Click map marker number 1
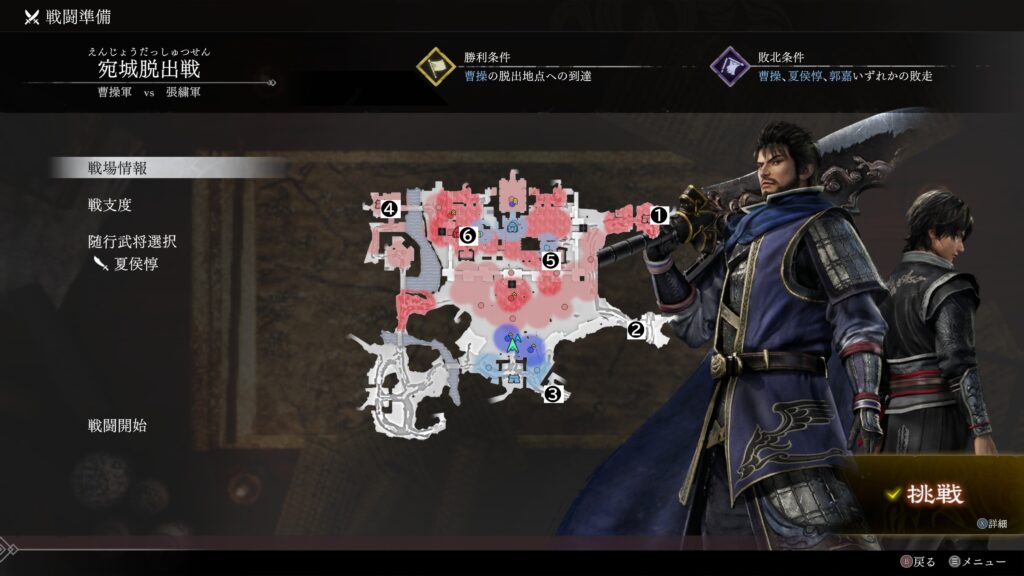The width and height of the screenshot is (1024, 576). pyautogui.click(x=658, y=214)
